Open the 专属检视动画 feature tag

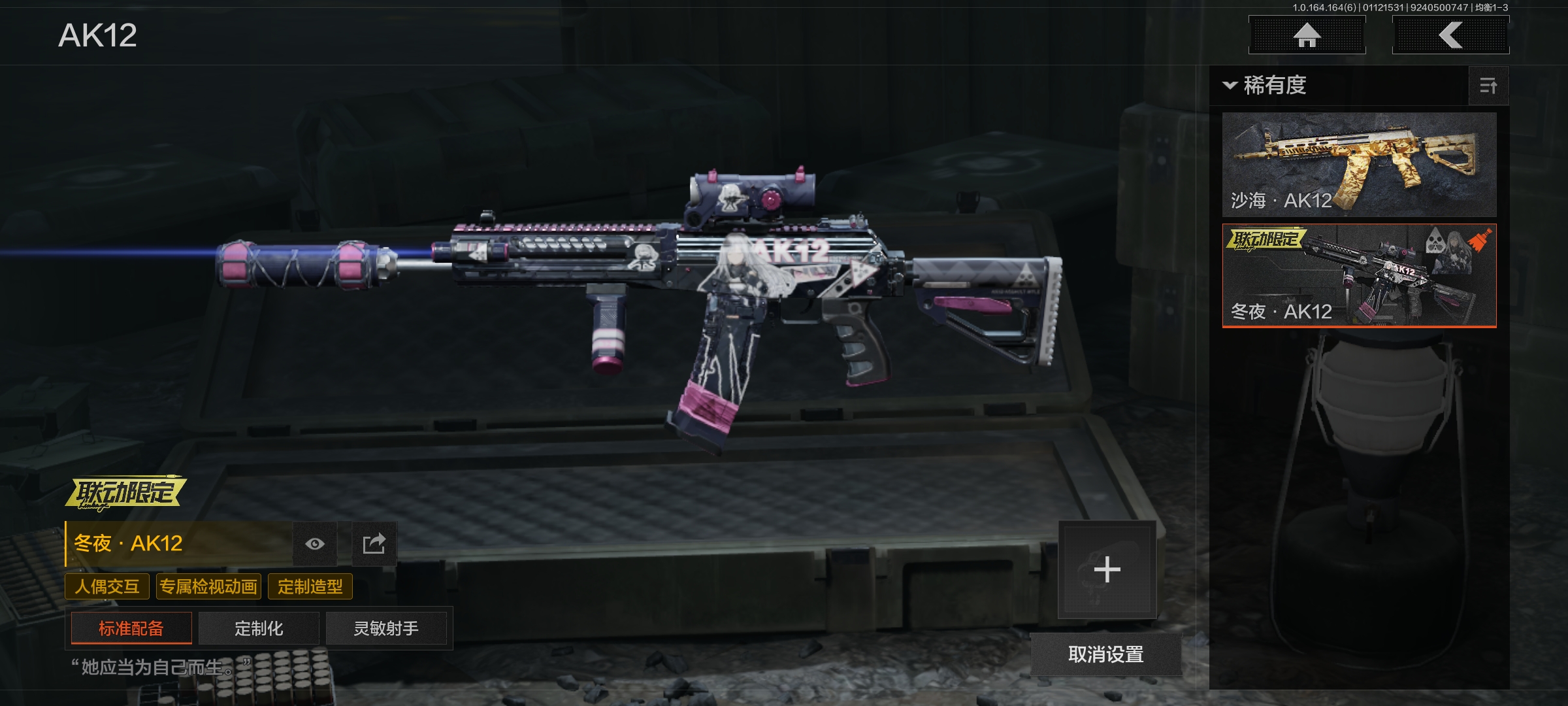point(208,586)
